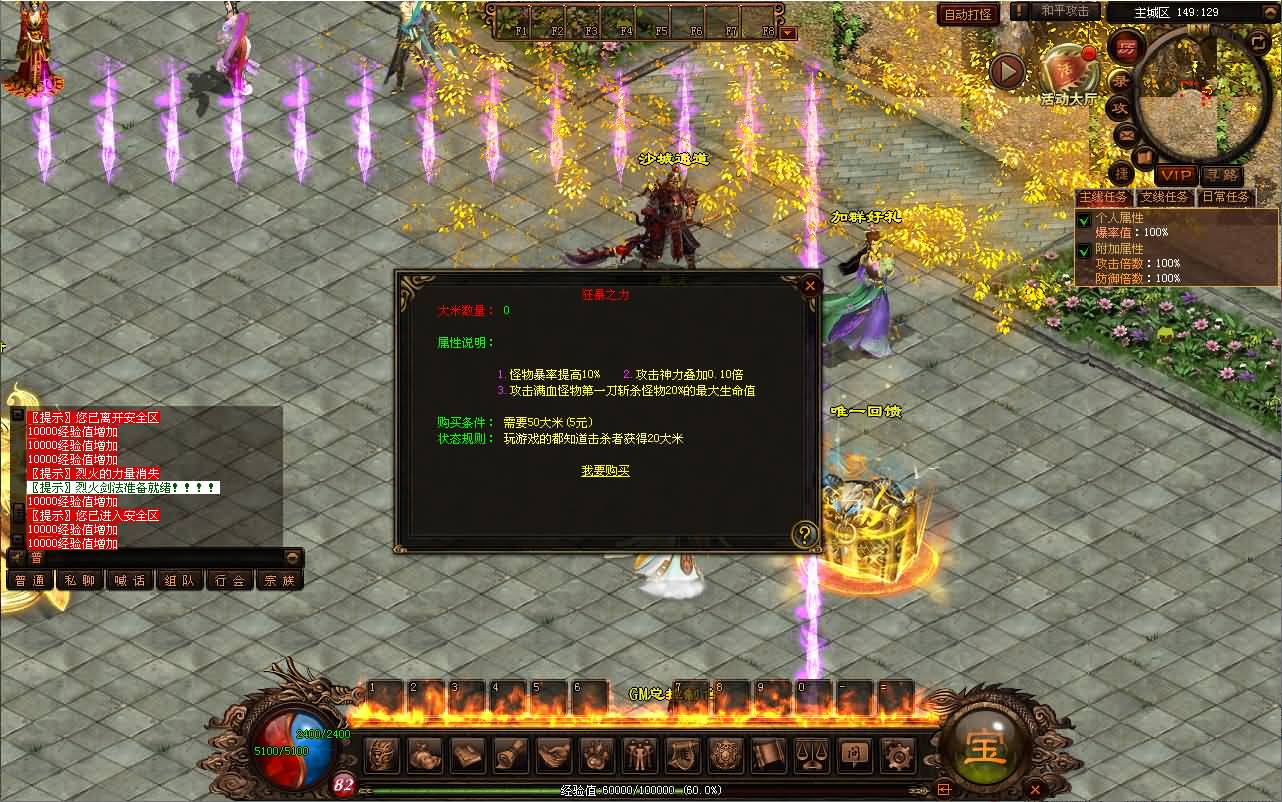Expand the chat window via its round toggle
The height and width of the screenshot is (802, 1282).
292,555
